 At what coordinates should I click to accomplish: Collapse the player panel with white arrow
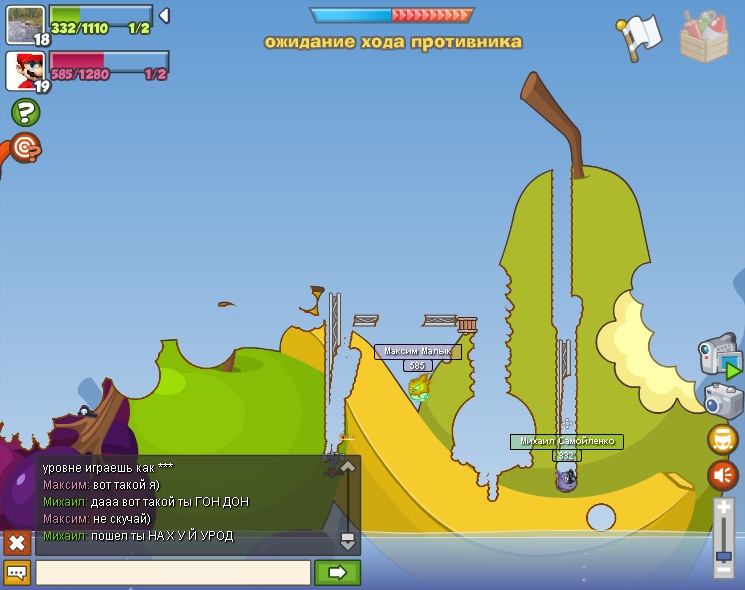click(x=164, y=15)
